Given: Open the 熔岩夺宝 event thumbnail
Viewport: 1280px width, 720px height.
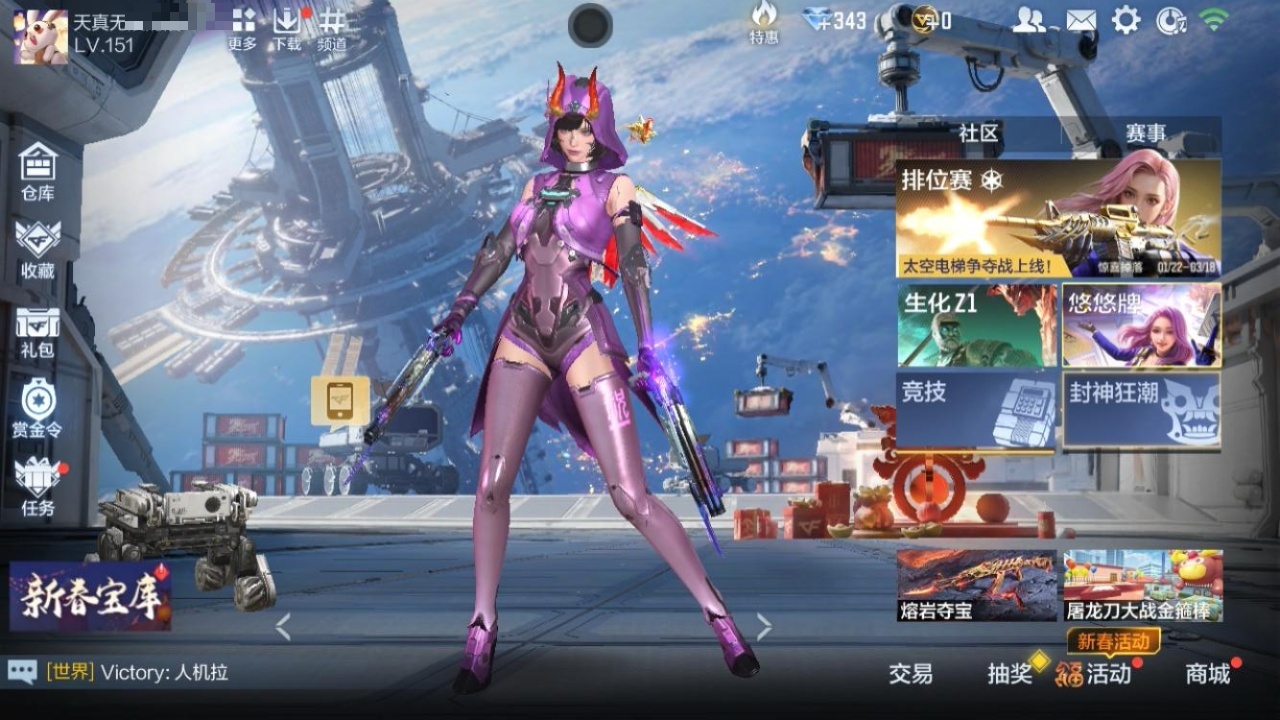Looking at the screenshot, I should pos(976,585).
